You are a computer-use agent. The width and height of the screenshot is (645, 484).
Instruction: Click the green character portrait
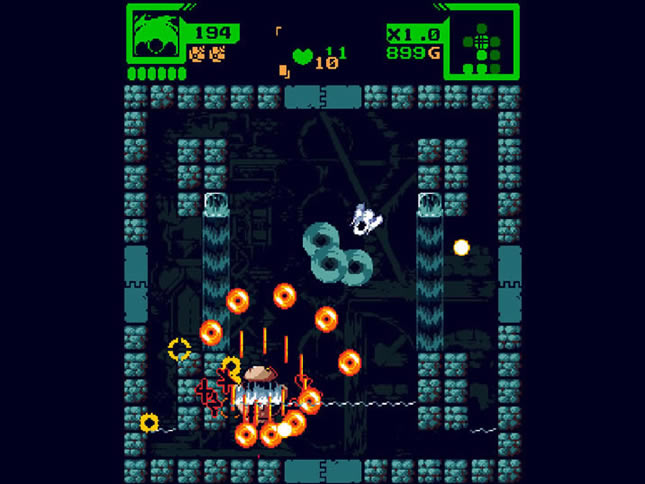155,36
